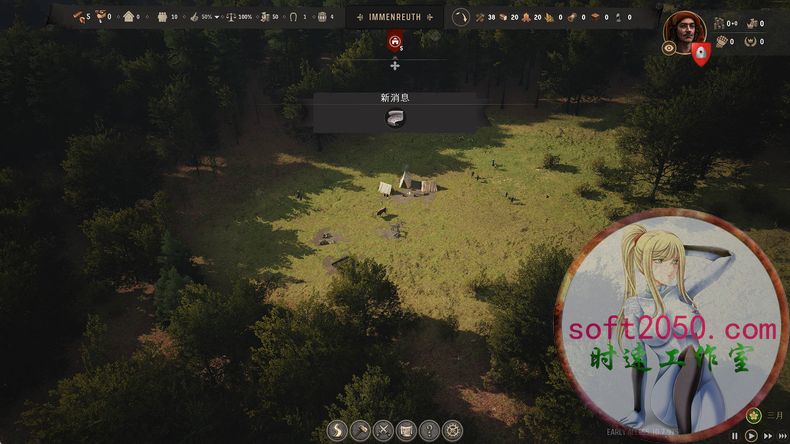
Task: Toggle the eye icon beside the portrait
Action: pos(669,48)
